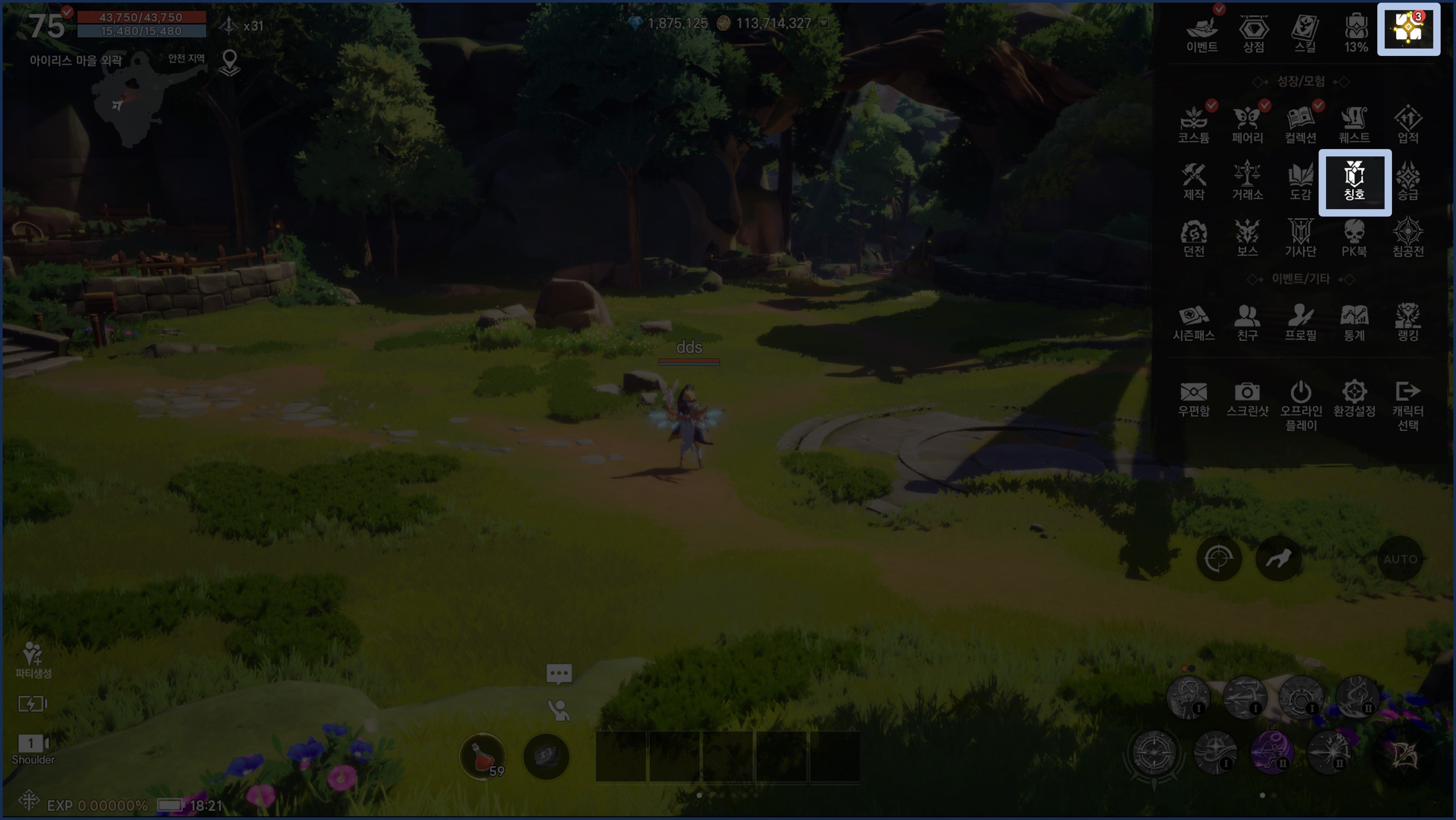Open the 퀘스트 quest log
This screenshot has width=1456, height=820.
[x=1354, y=125]
